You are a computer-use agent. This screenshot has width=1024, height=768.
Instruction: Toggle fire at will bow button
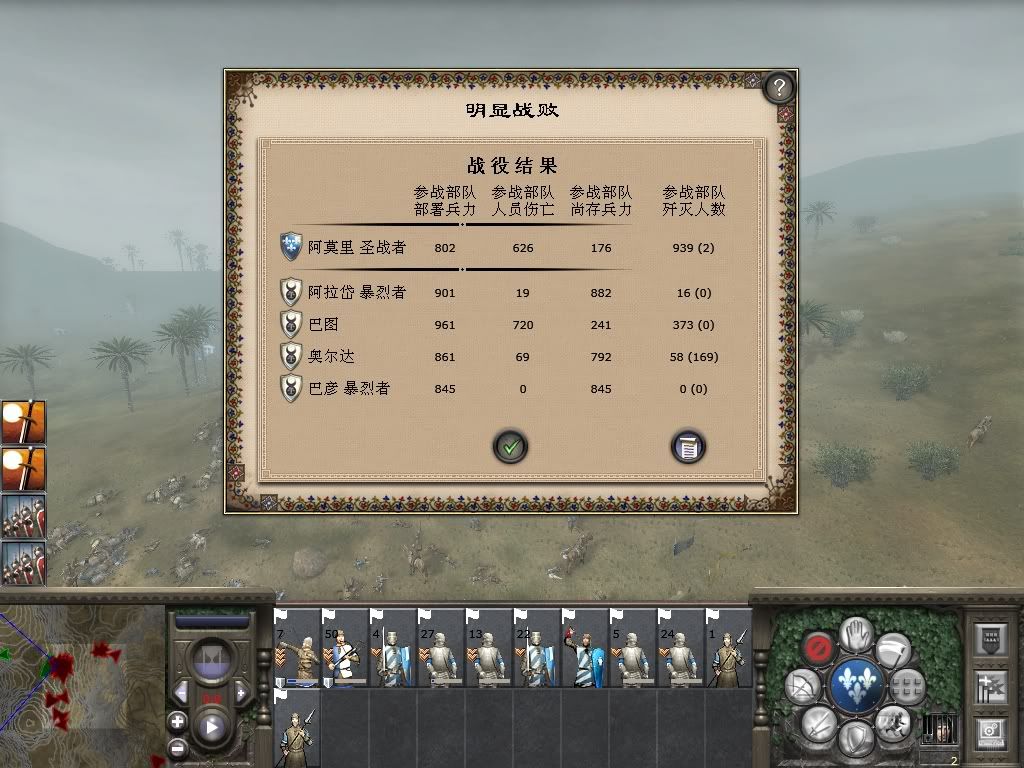(803, 686)
